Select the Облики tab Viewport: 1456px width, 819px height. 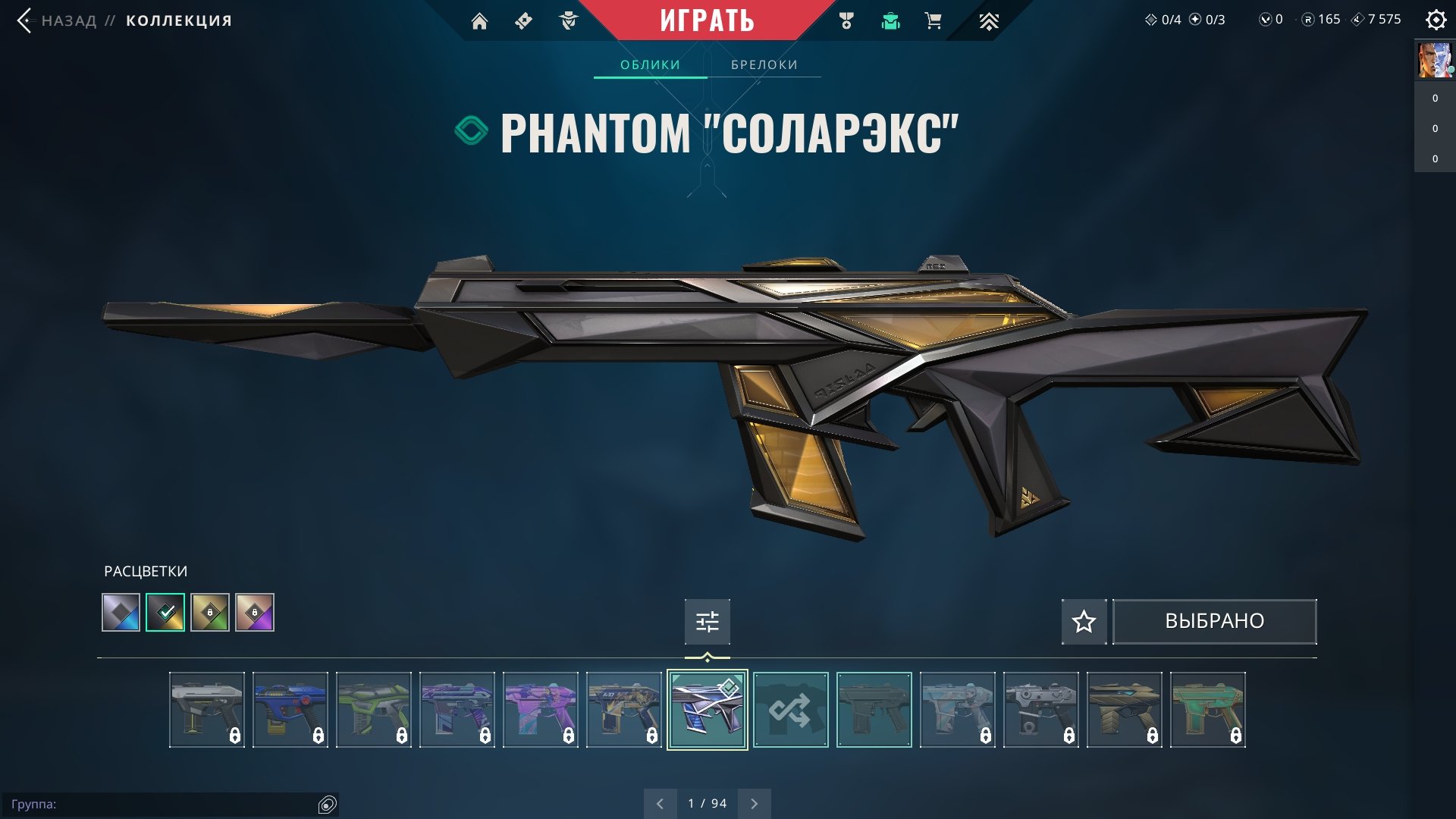[650, 64]
